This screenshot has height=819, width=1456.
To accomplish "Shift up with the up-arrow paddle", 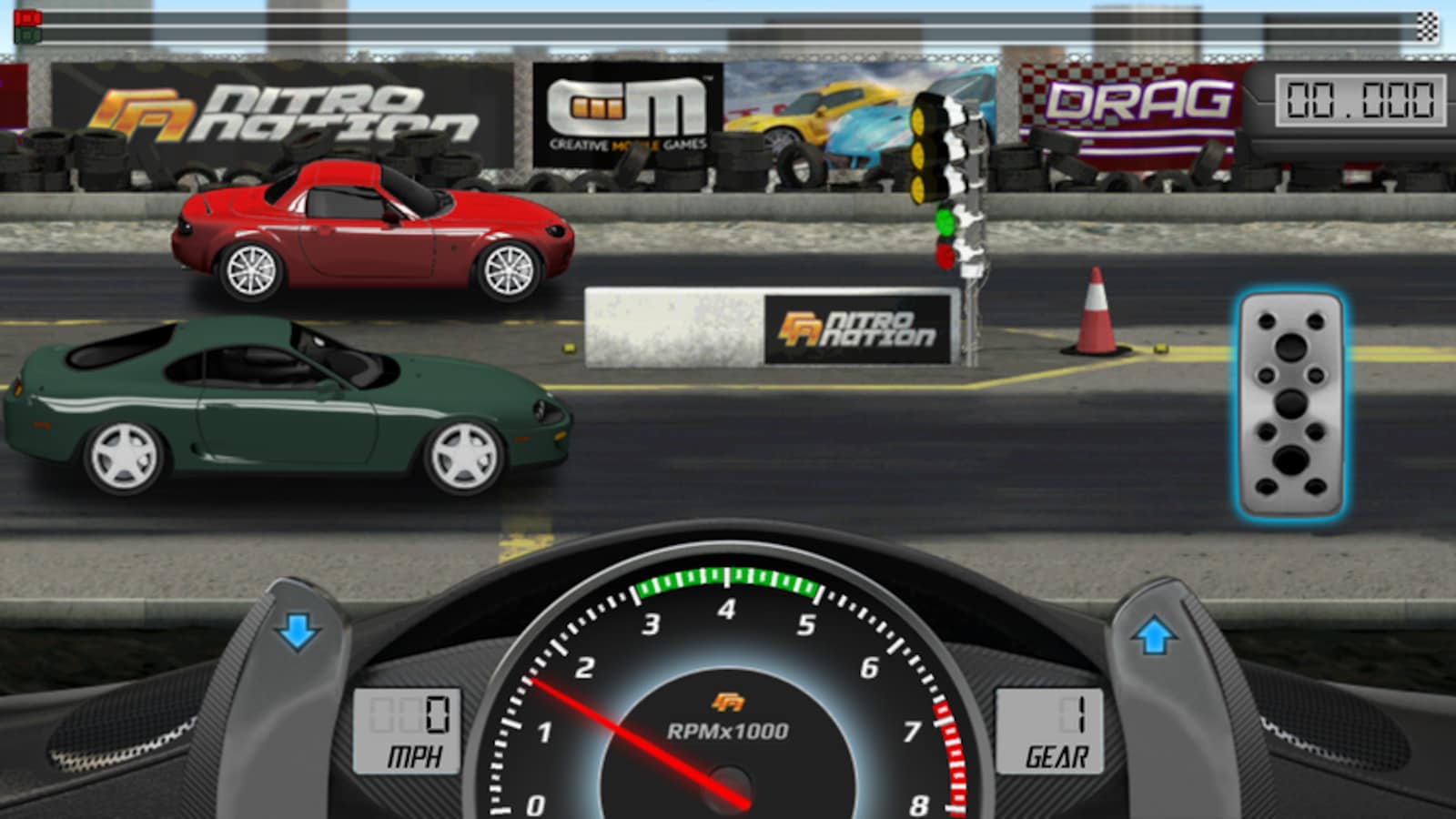I will pos(1154,636).
